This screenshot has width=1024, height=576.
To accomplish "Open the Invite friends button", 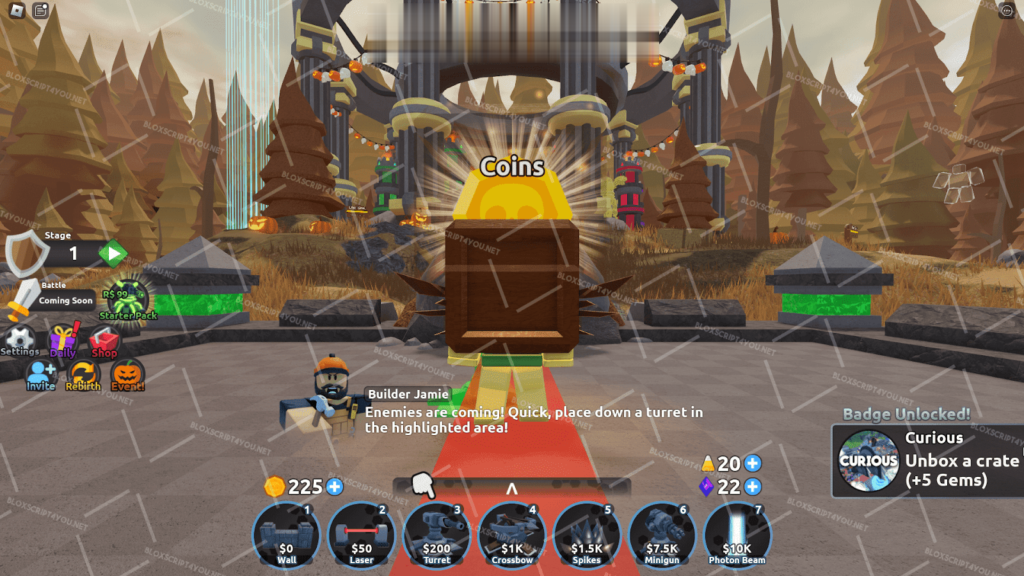I will [41, 375].
